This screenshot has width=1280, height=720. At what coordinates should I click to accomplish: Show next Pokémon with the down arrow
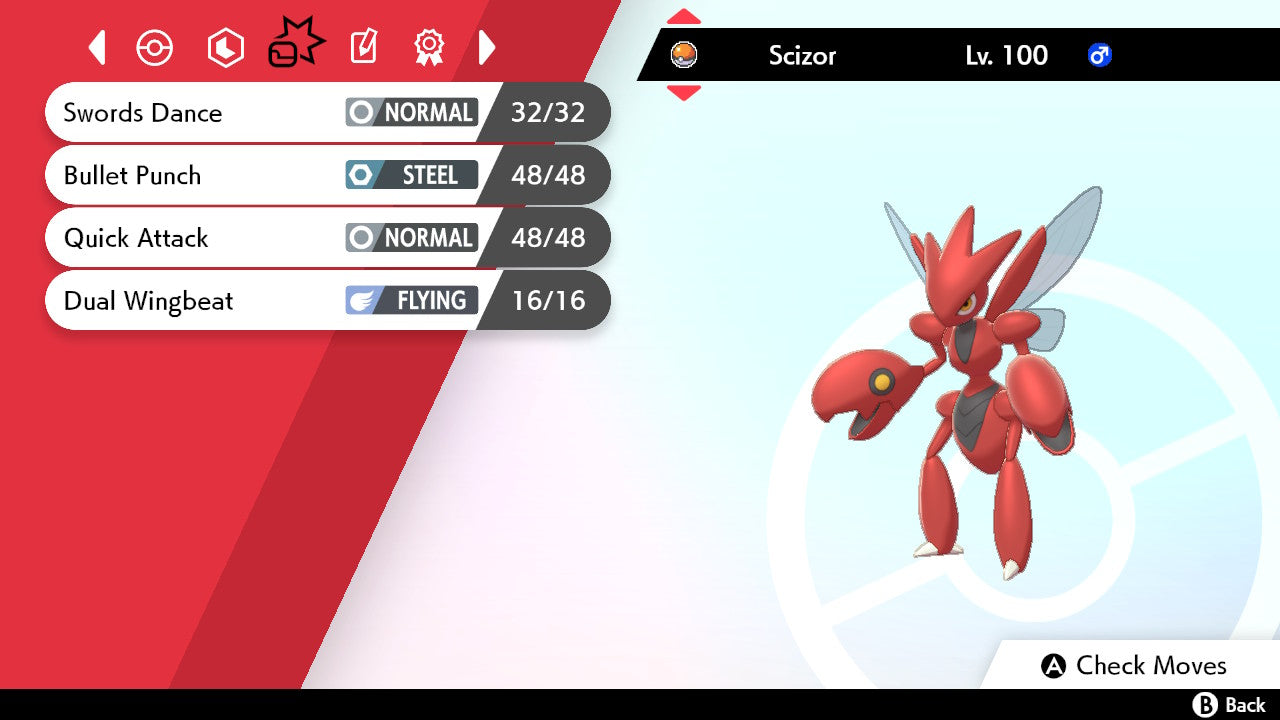[x=684, y=93]
